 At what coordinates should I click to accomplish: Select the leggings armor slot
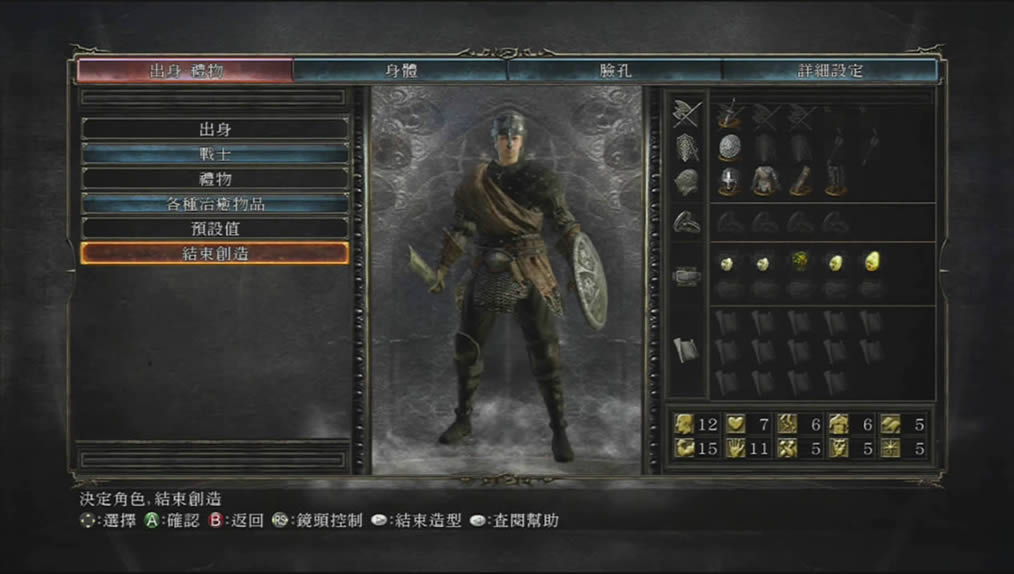[x=834, y=181]
